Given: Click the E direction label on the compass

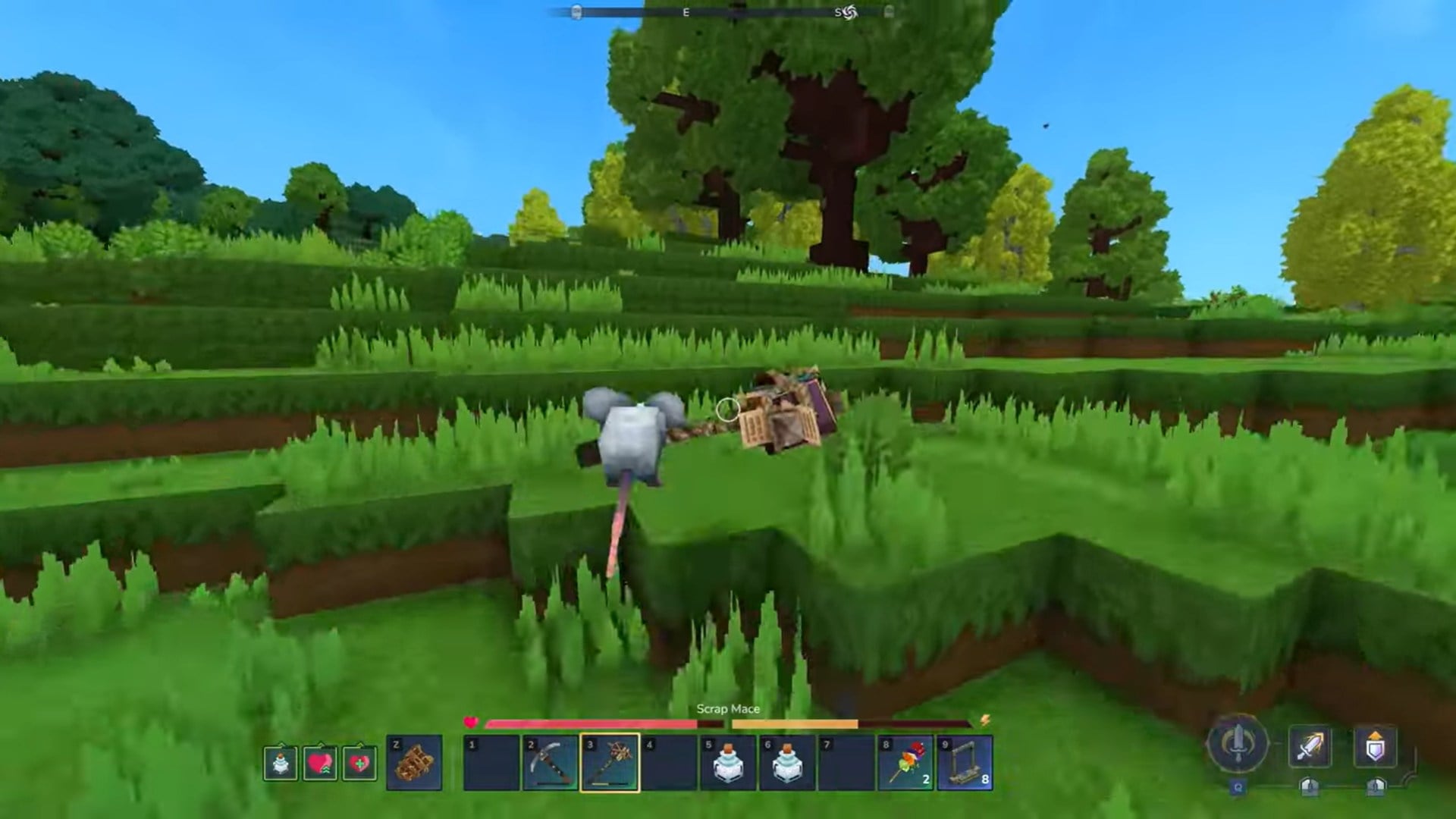Looking at the screenshot, I should tap(686, 13).
